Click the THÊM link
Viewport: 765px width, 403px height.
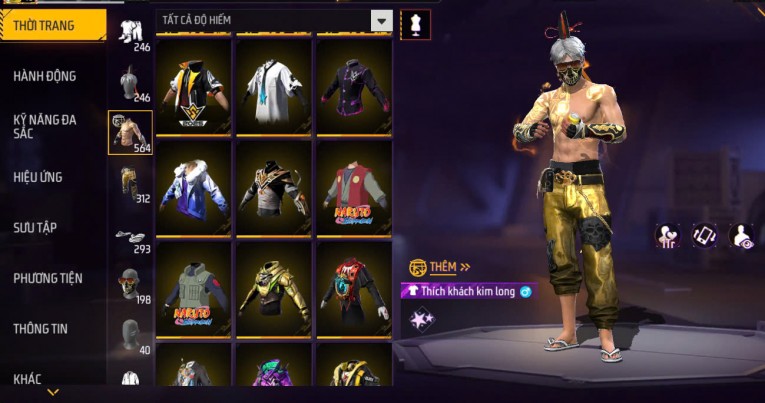pyautogui.click(x=444, y=267)
